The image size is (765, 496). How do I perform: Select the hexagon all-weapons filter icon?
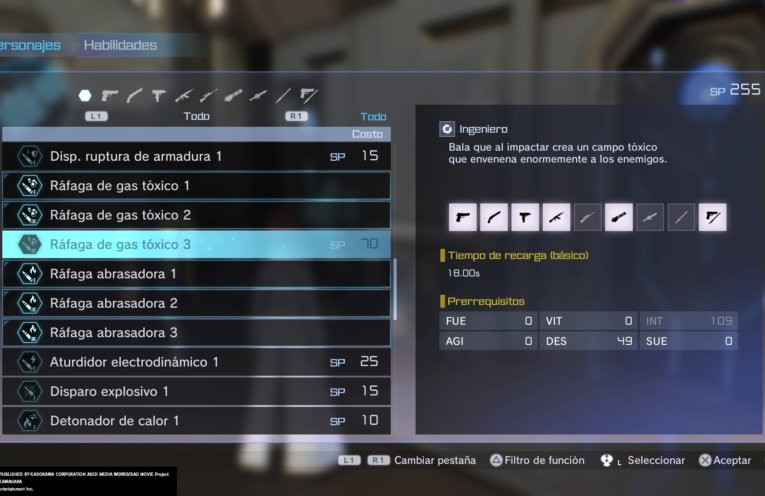tap(85, 96)
